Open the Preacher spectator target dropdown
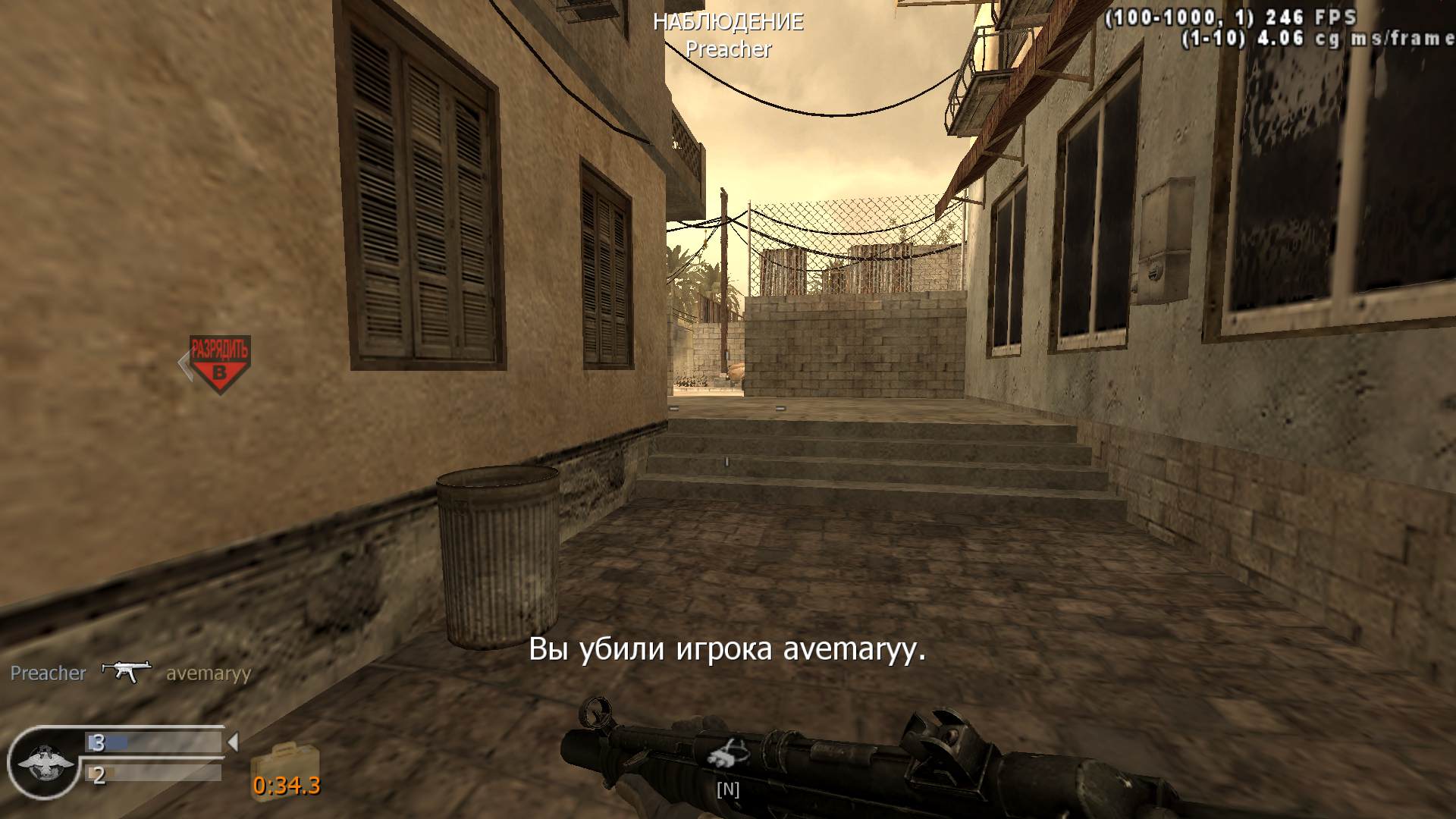 tap(727, 51)
